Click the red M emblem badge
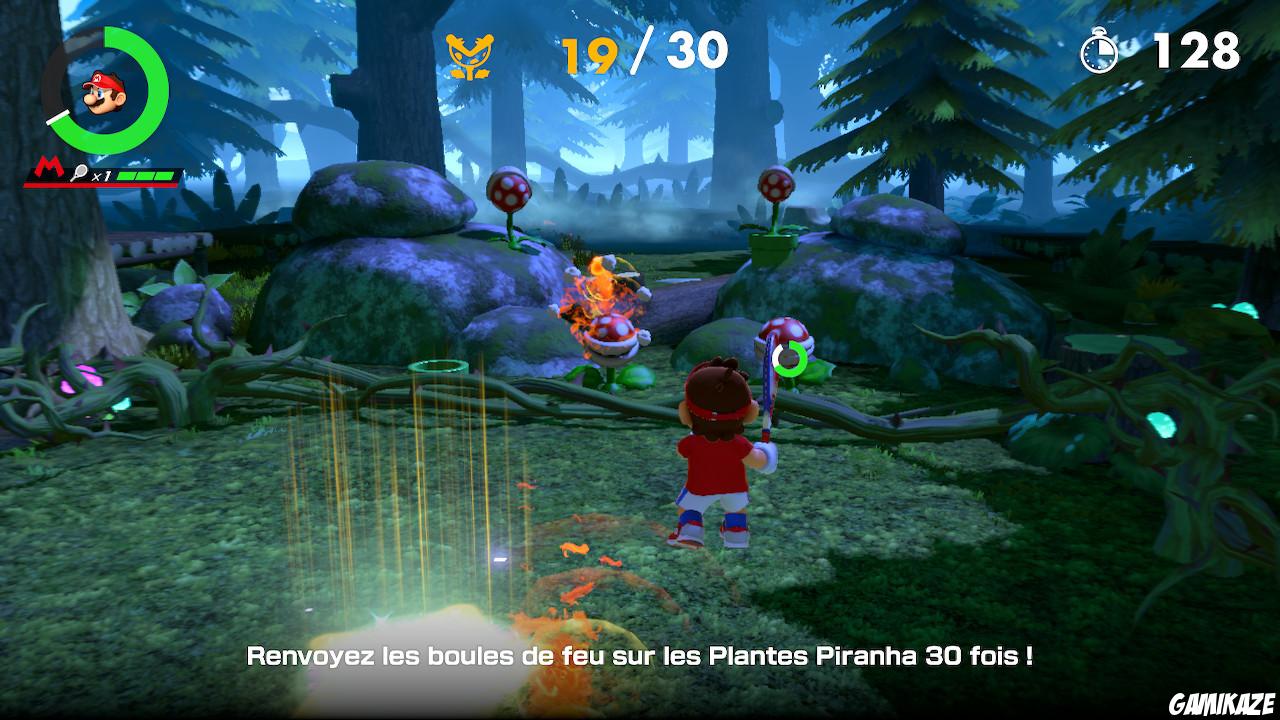Viewport: 1280px width, 720px height. pos(48,166)
